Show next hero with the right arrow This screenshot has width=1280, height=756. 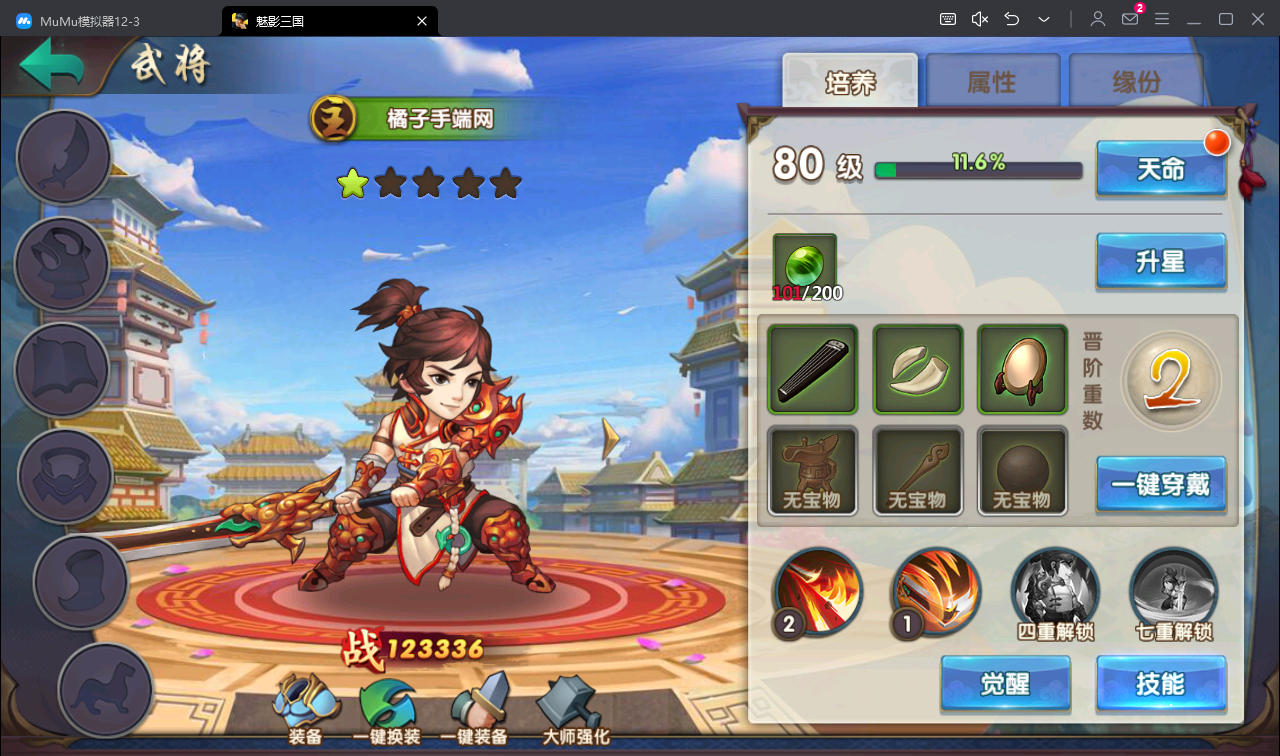[x=610, y=437]
